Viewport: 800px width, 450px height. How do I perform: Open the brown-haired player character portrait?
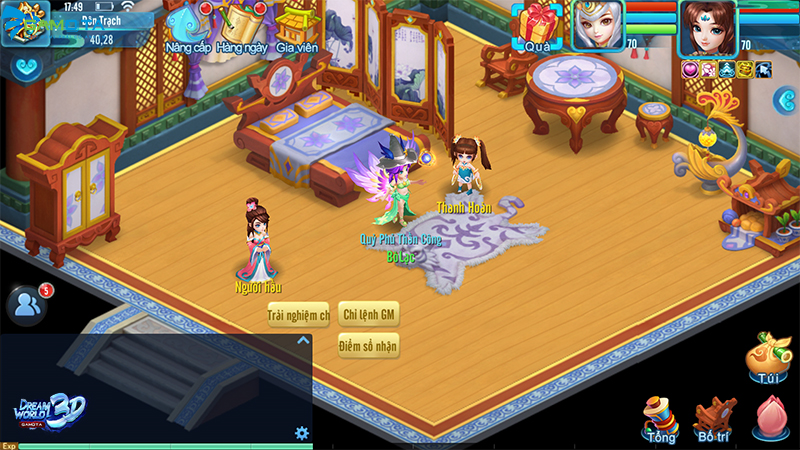707,28
